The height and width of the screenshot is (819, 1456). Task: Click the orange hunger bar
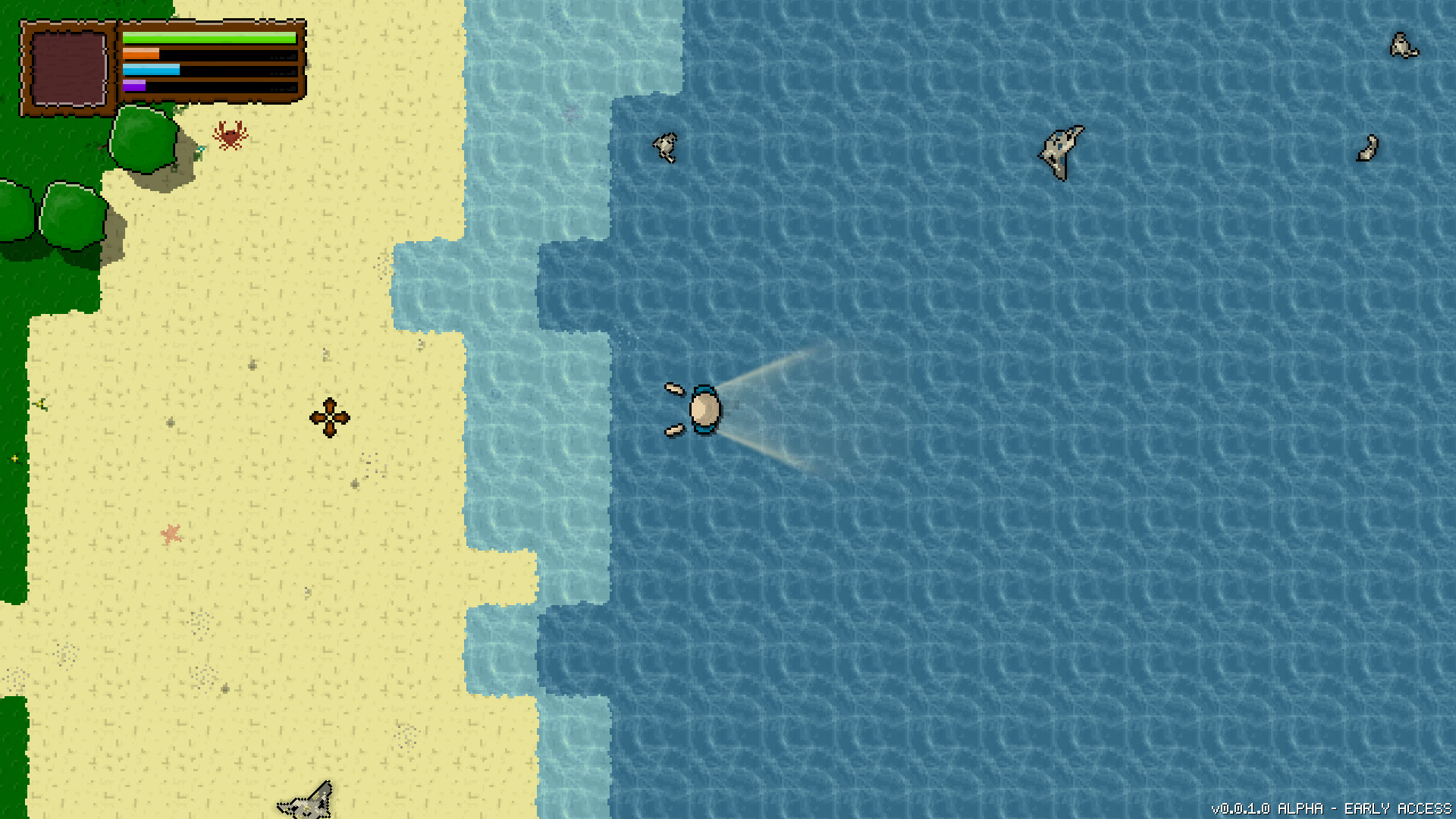coord(140,53)
